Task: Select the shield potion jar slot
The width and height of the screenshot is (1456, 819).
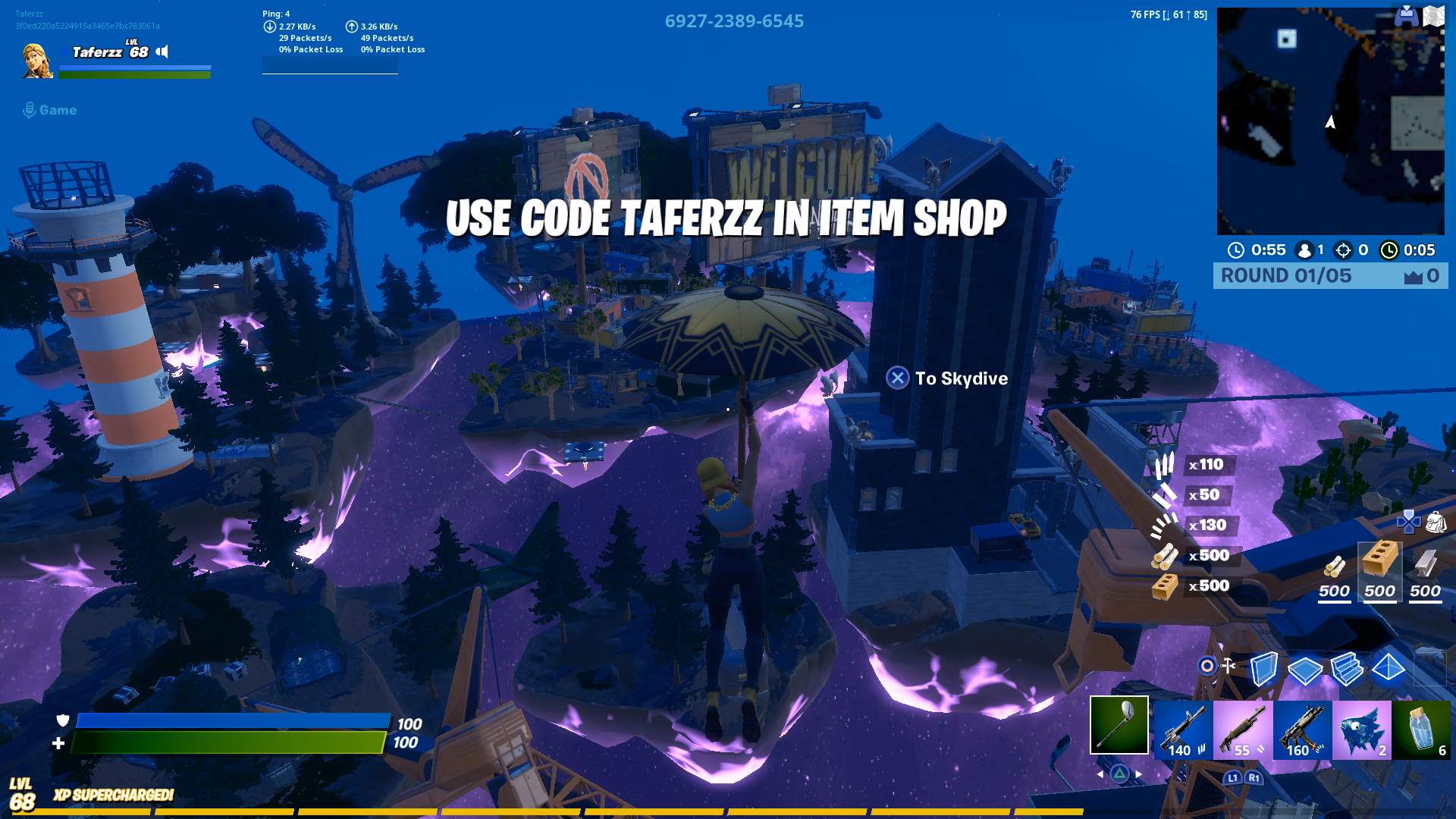Action: point(1422,730)
